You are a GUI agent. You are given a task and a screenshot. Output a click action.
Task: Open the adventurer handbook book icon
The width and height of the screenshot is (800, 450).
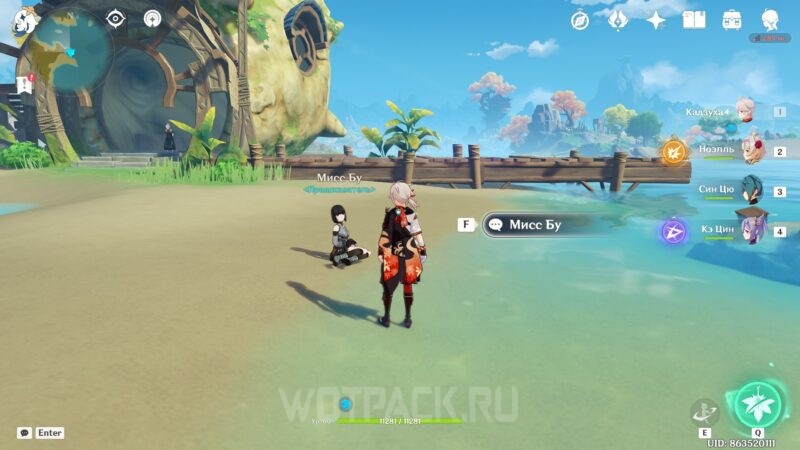[x=694, y=19]
